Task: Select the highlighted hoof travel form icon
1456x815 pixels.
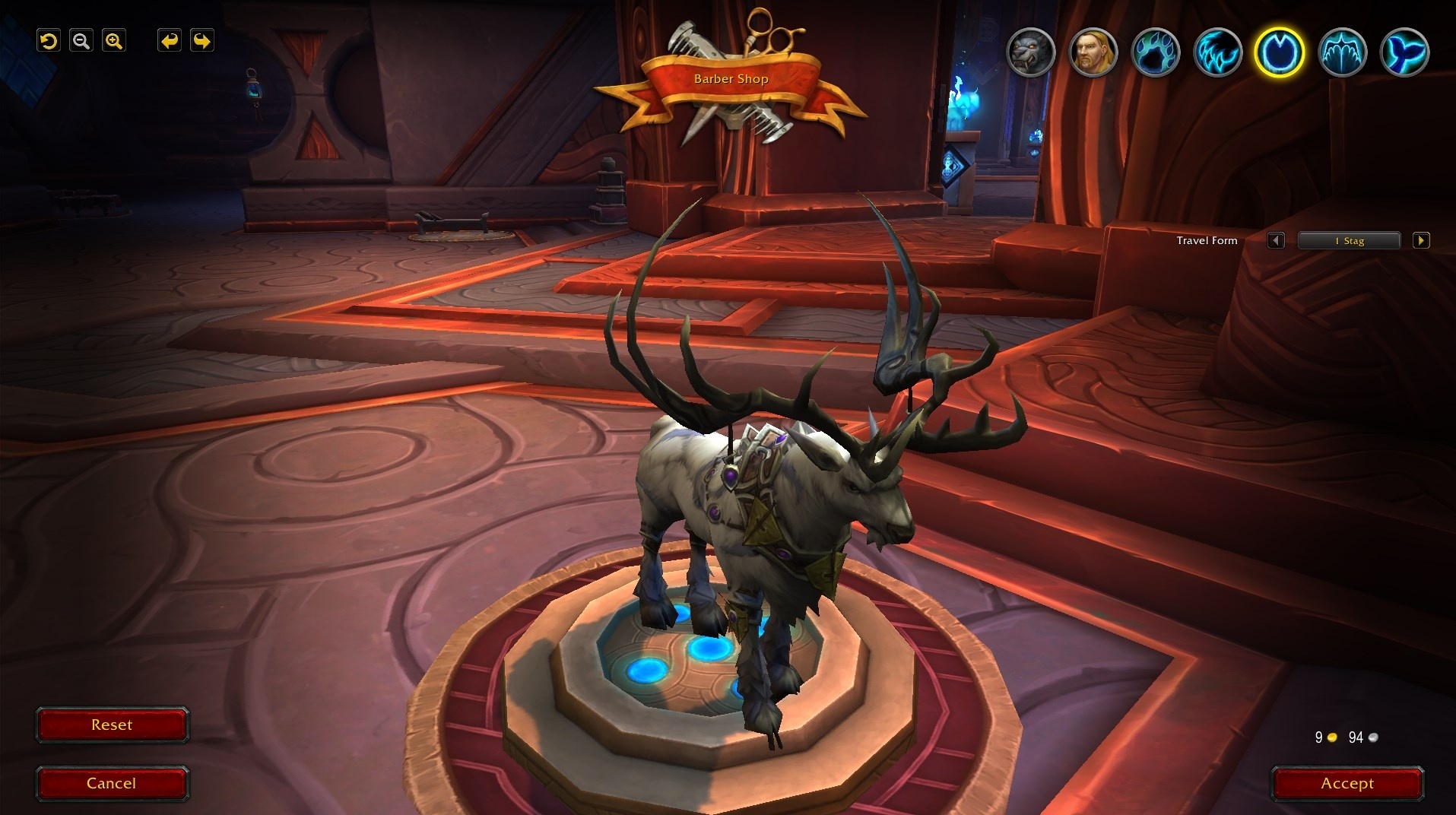Action: [x=1280, y=52]
